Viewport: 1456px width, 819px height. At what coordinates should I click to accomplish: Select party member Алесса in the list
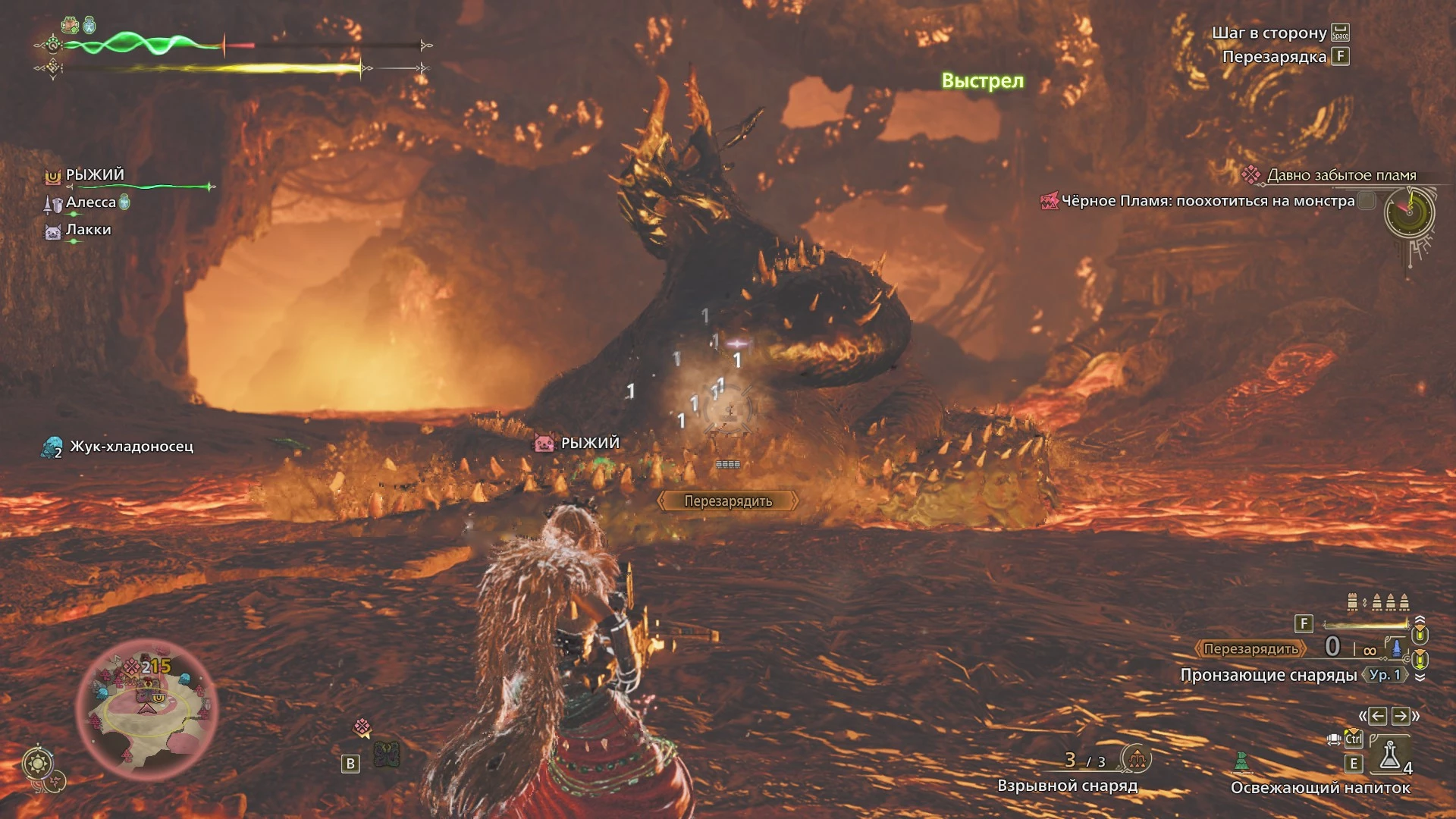click(90, 202)
